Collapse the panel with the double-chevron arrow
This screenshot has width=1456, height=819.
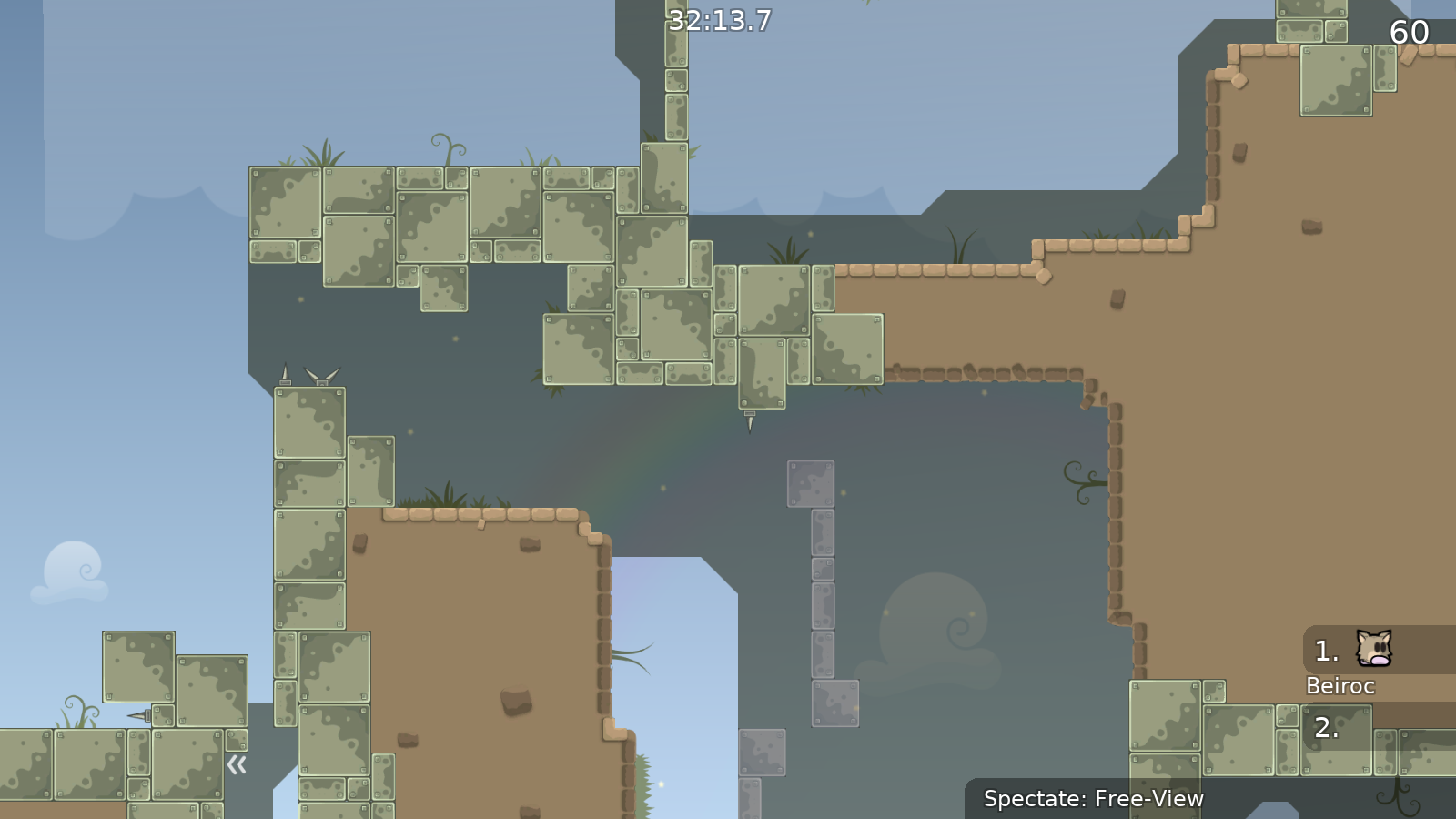pos(237,765)
